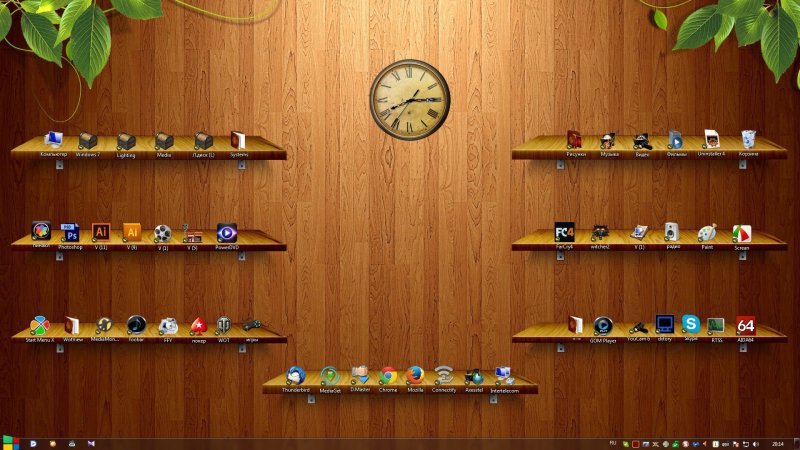Open the AIDA64 shortcut
800x450 pixels.
(x=745, y=325)
